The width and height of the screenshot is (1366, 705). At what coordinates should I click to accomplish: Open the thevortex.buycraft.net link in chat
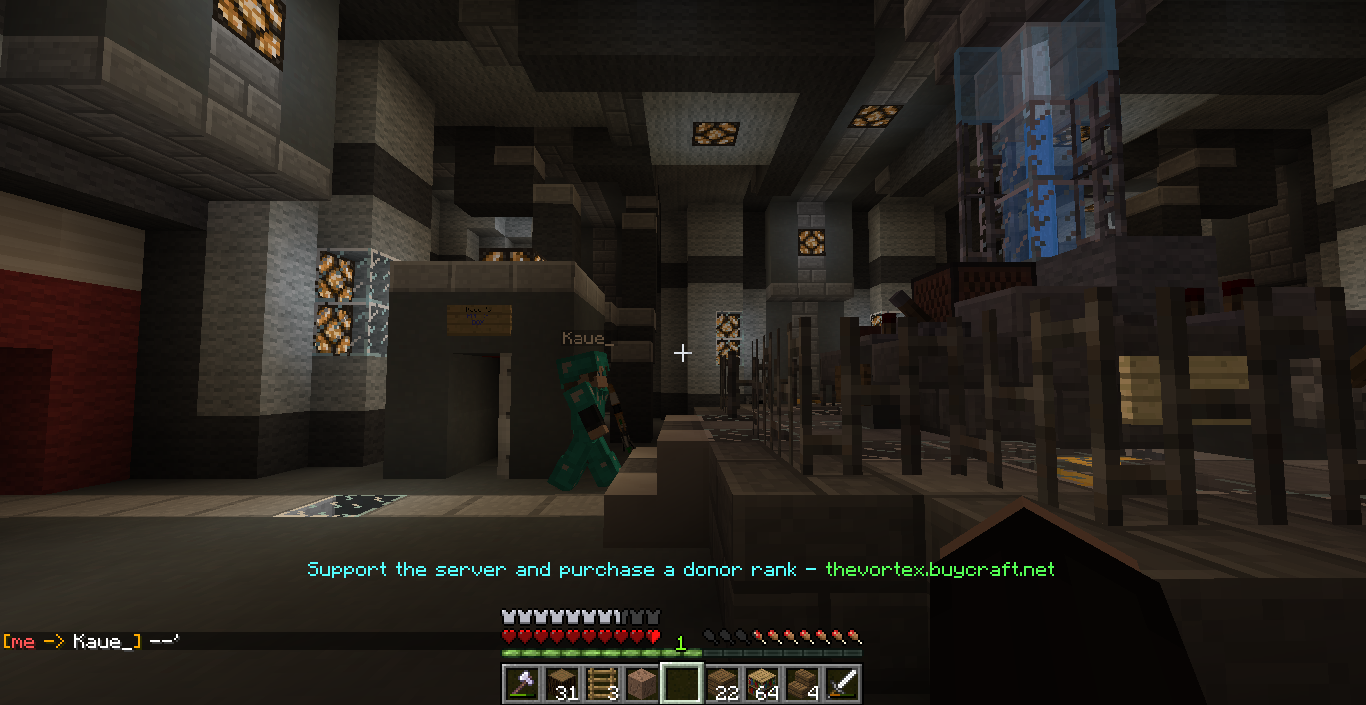(x=939, y=569)
